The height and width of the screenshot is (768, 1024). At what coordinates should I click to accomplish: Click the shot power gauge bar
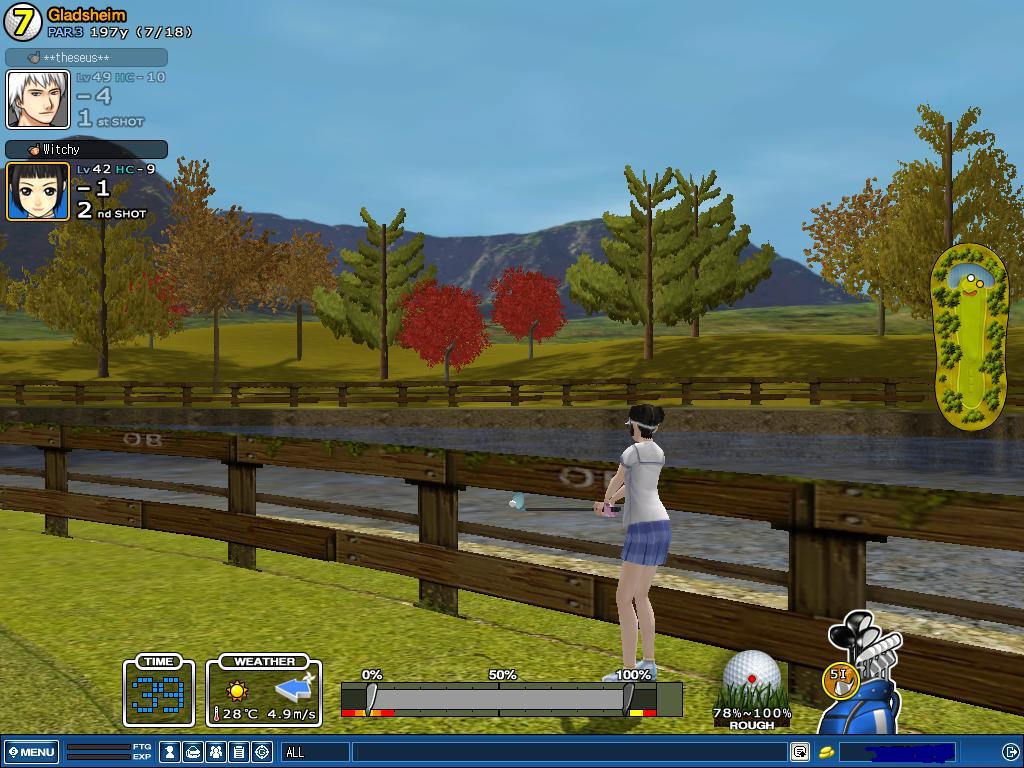511,699
